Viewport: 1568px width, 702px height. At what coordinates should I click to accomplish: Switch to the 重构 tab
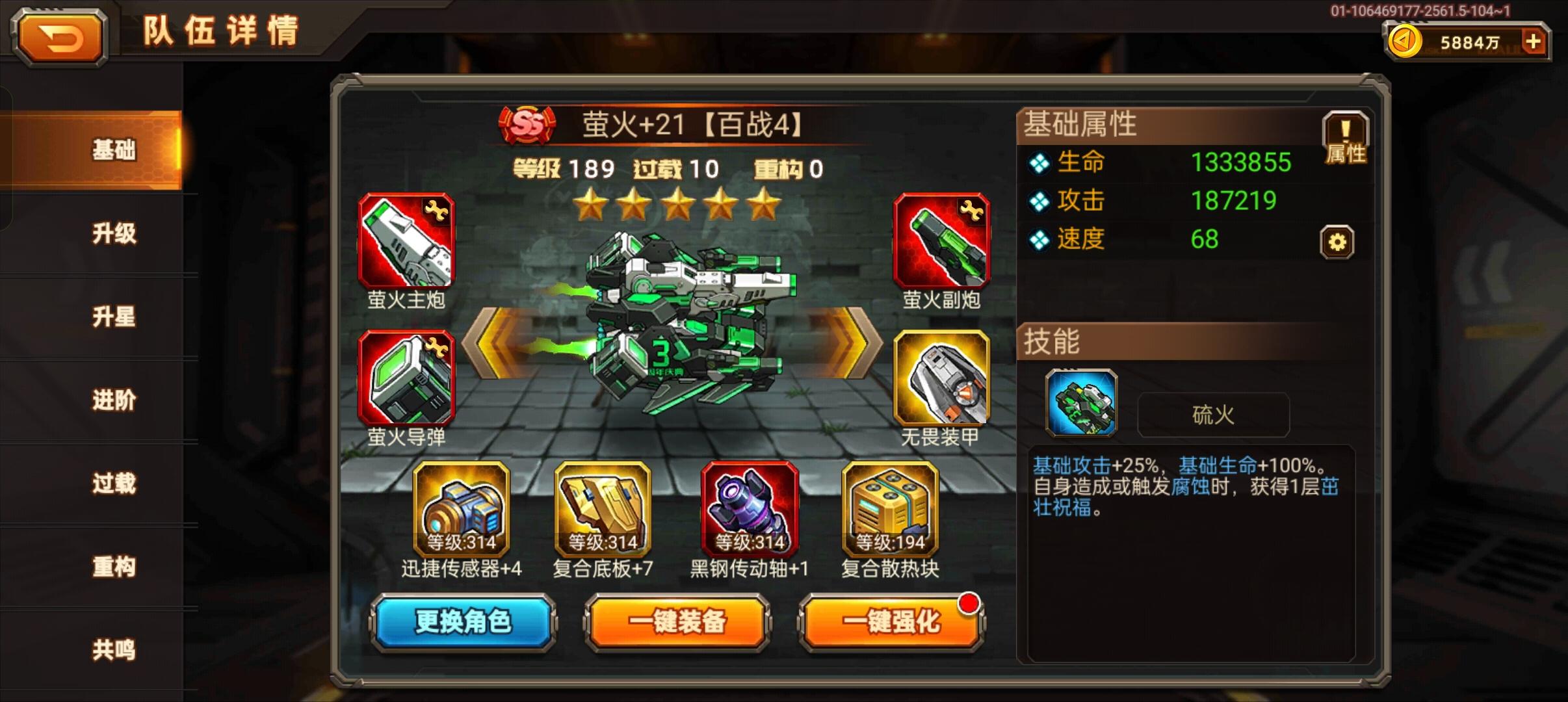(x=114, y=567)
